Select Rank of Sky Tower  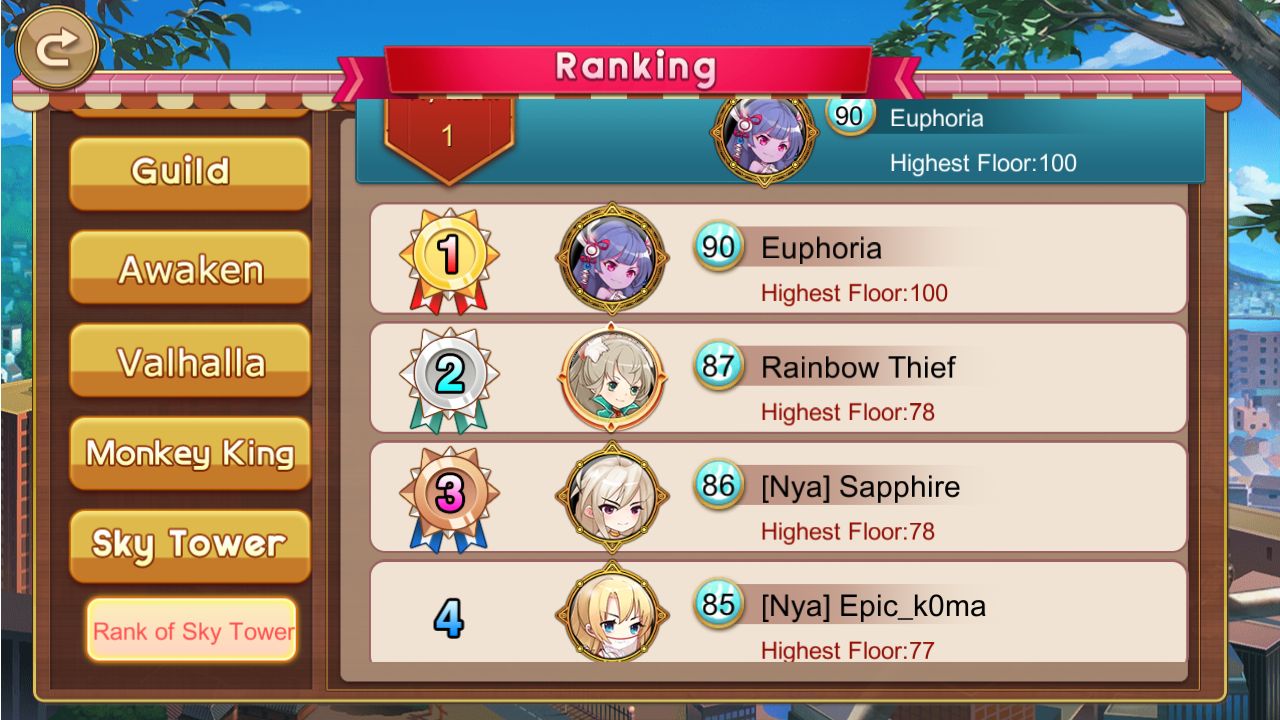point(191,631)
